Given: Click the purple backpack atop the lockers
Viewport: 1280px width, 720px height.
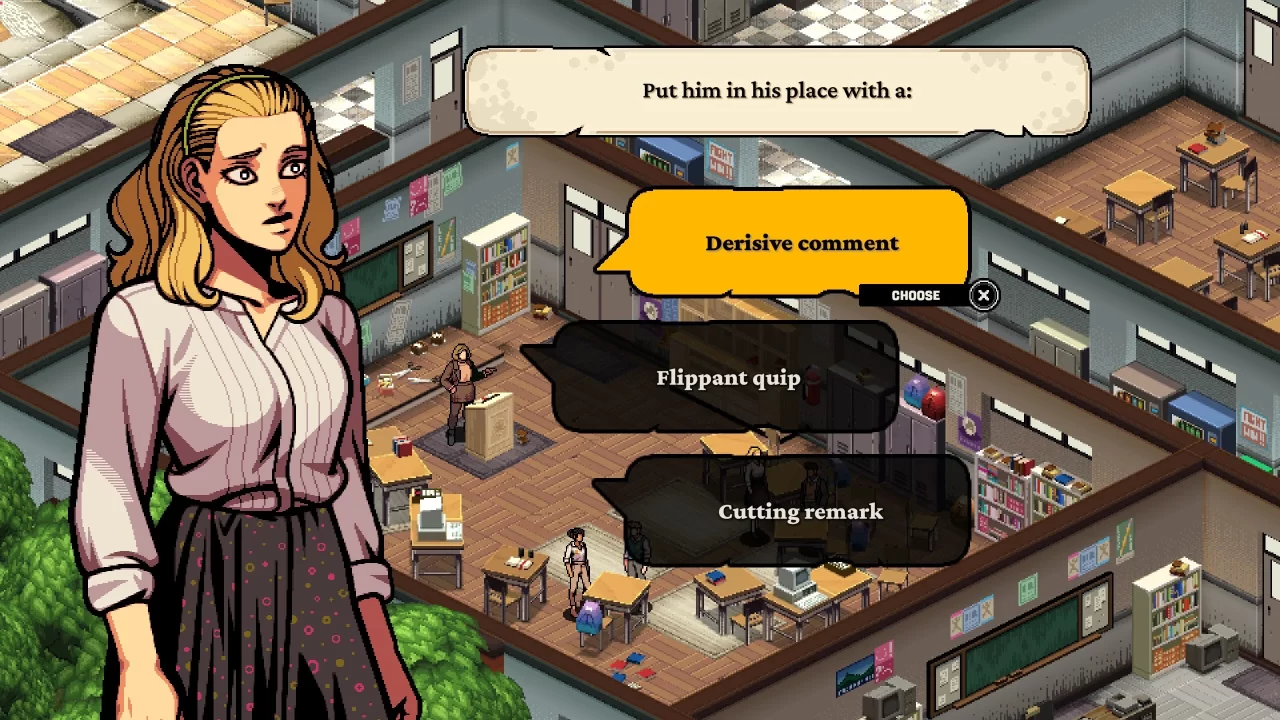Looking at the screenshot, I should [x=915, y=390].
